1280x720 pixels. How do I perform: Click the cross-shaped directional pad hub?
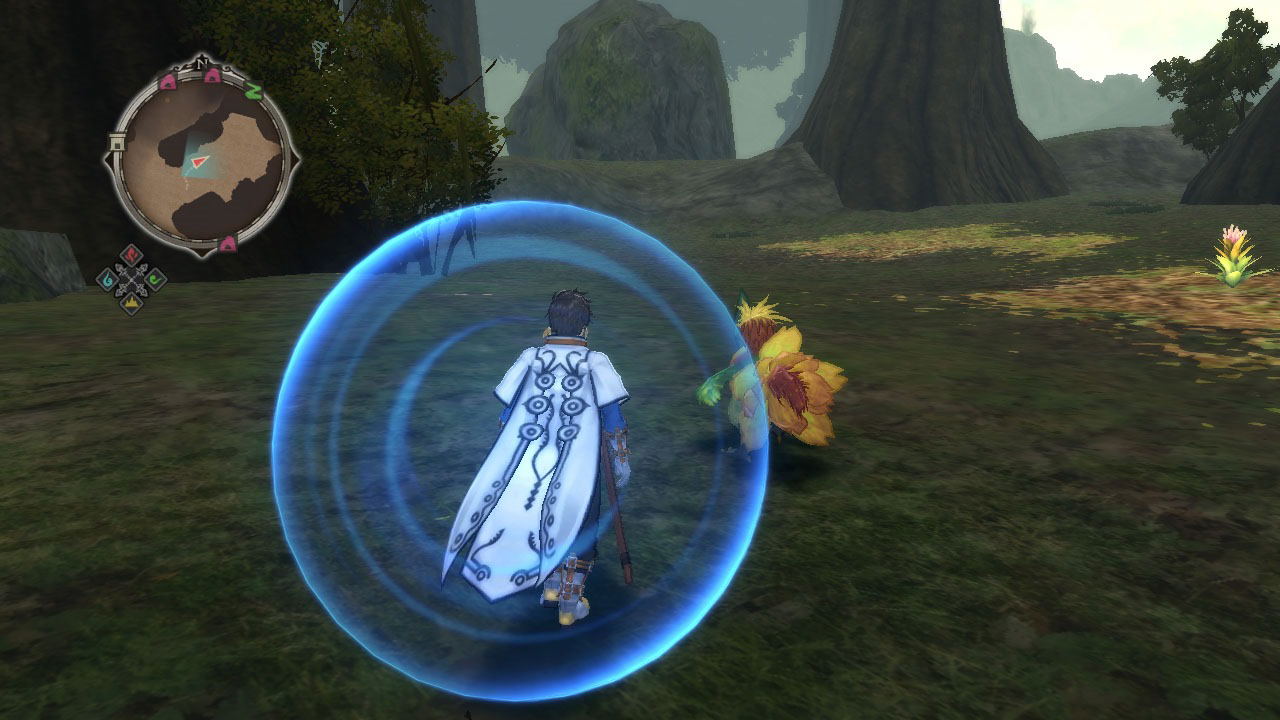131,280
